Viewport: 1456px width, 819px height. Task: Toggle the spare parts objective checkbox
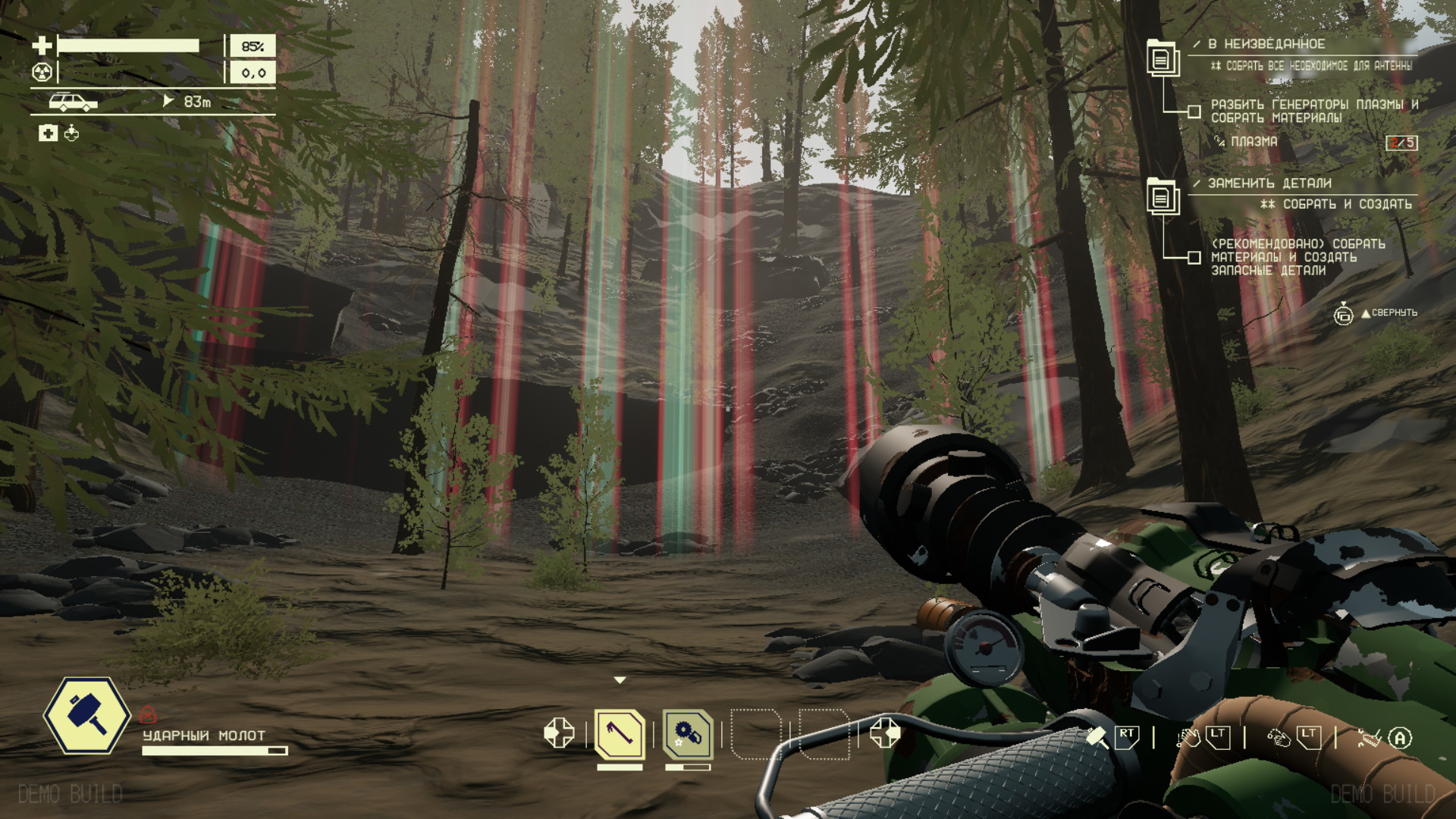point(1194,258)
